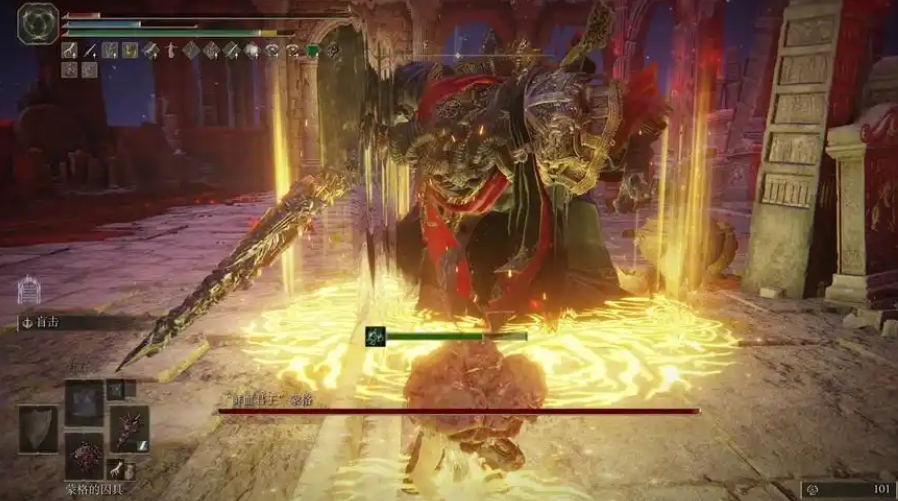Click the arched gate icon above the 盲击 label
The width and height of the screenshot is (898, 501).
(x=28, y=291)
